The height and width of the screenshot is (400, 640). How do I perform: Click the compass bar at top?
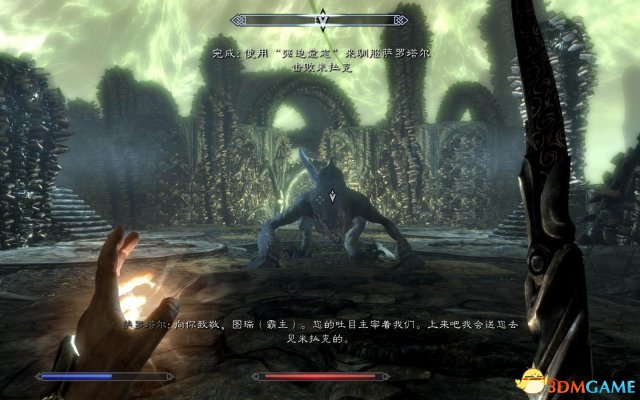pyautogui.click(x=321, y=18)
